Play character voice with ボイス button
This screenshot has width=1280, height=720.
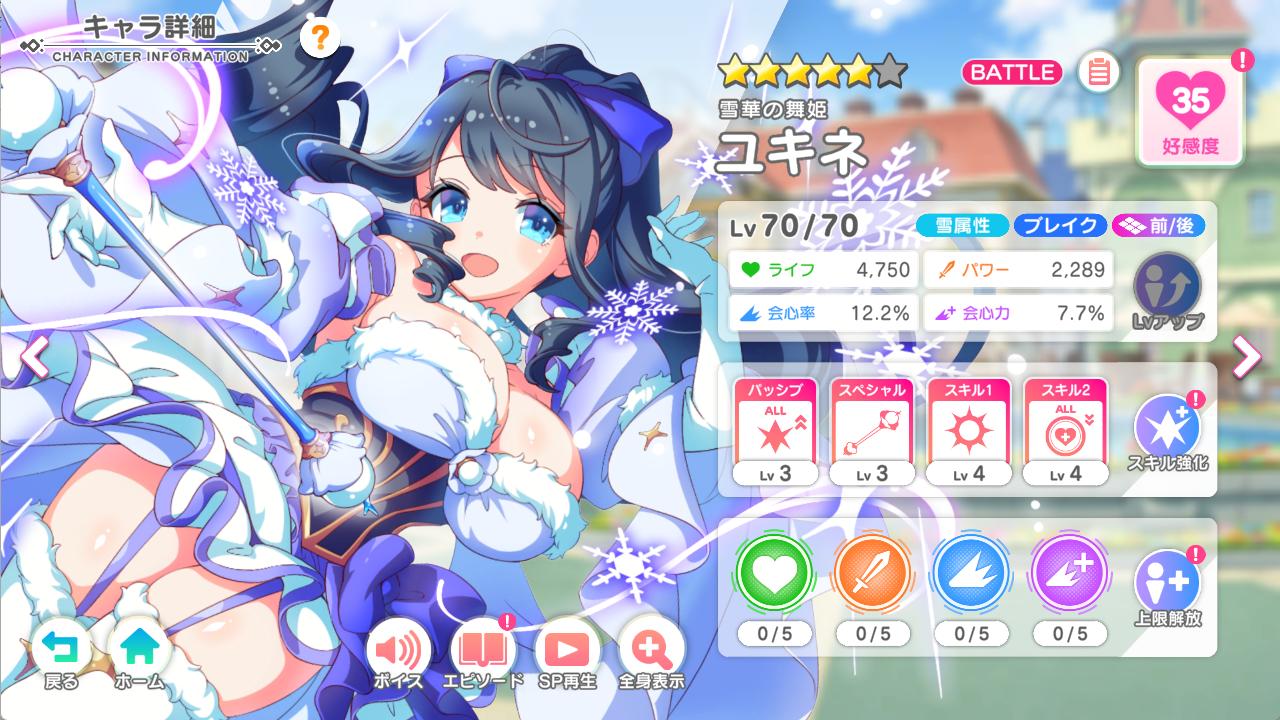398,656
